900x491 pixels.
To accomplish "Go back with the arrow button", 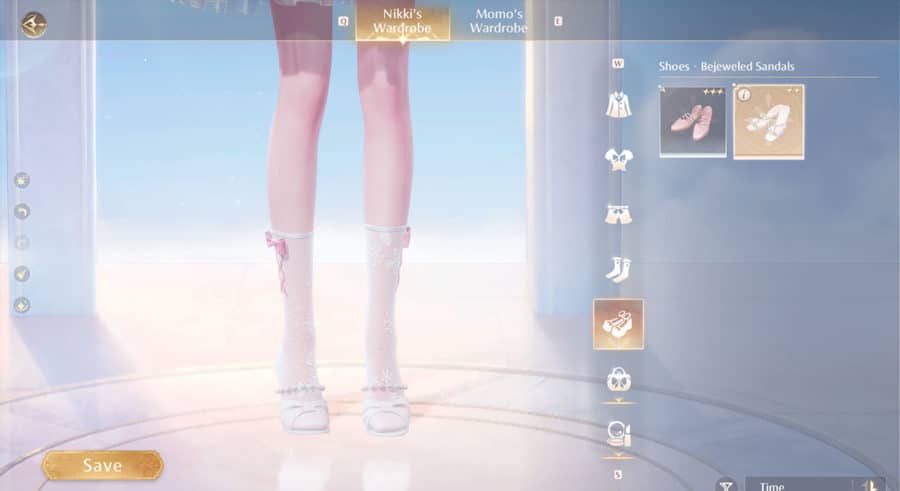I will coord(34,24).
